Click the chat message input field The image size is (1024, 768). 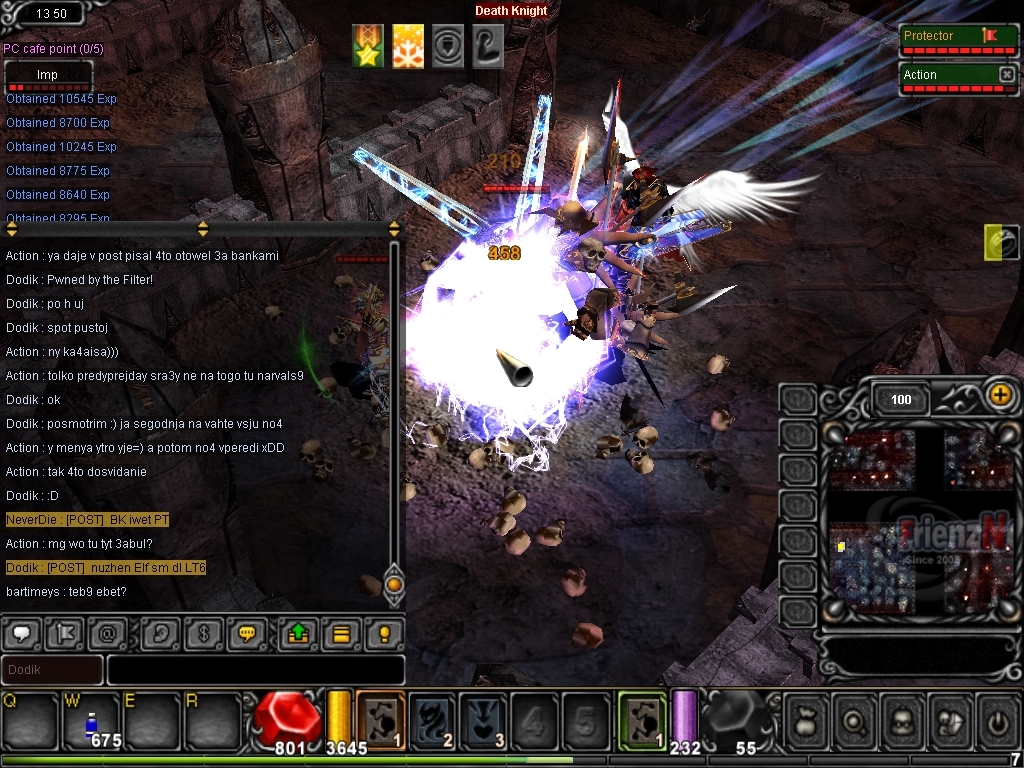(x=255, y=670)
